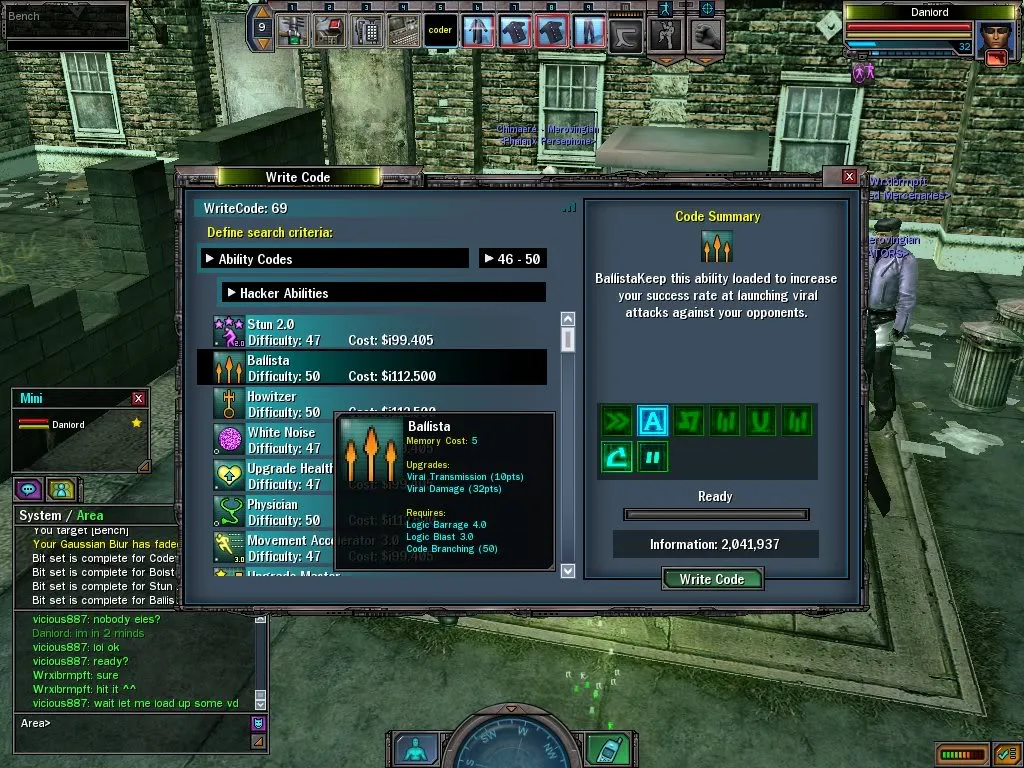Expand the Hacker Abilities category
Image resolution: width=1024 pixels, height=768 pixels.
pyautogui.click(x=383, y=293)
